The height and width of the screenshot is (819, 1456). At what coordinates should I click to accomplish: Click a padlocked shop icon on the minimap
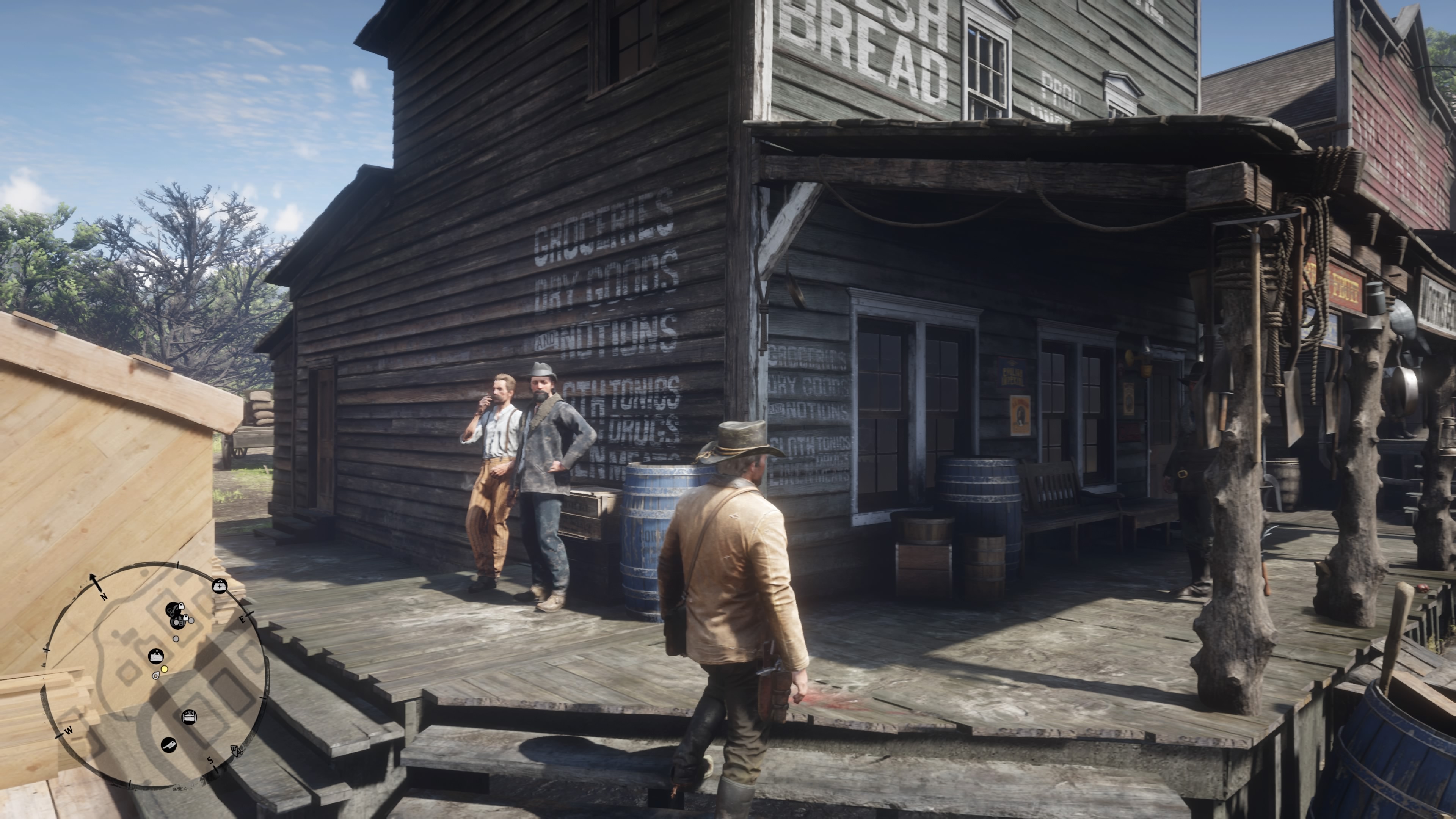182,607
